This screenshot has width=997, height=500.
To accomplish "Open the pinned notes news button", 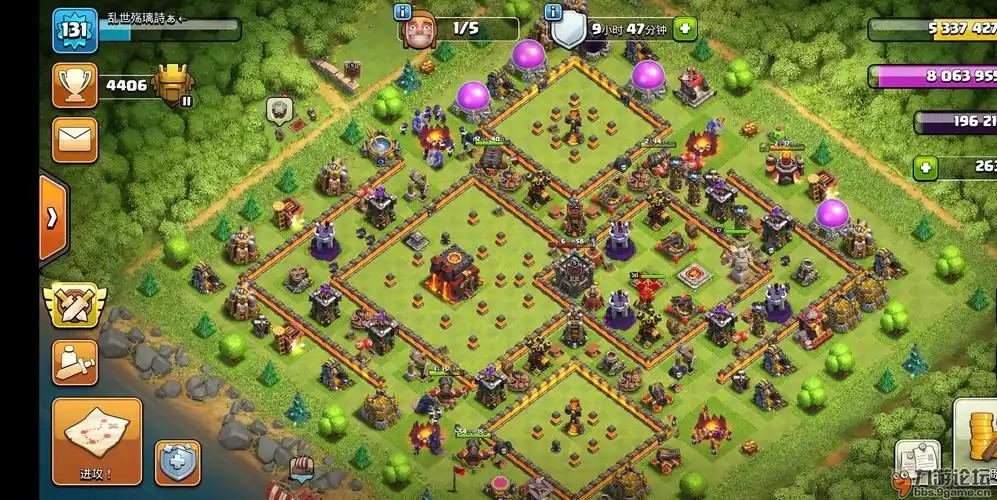I will click(x=918, y=462).
